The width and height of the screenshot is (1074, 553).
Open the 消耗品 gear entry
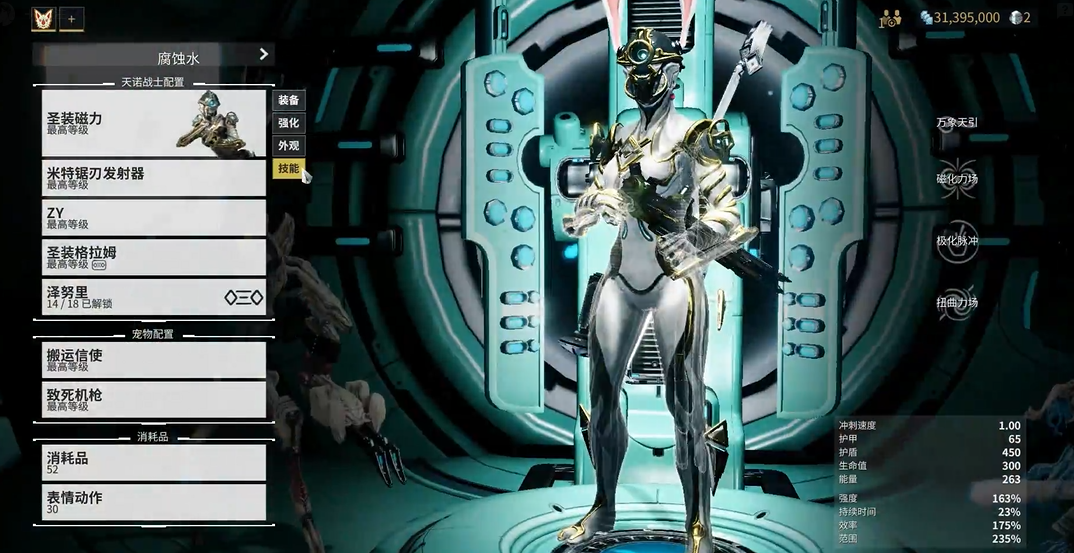tap(153, 462)
